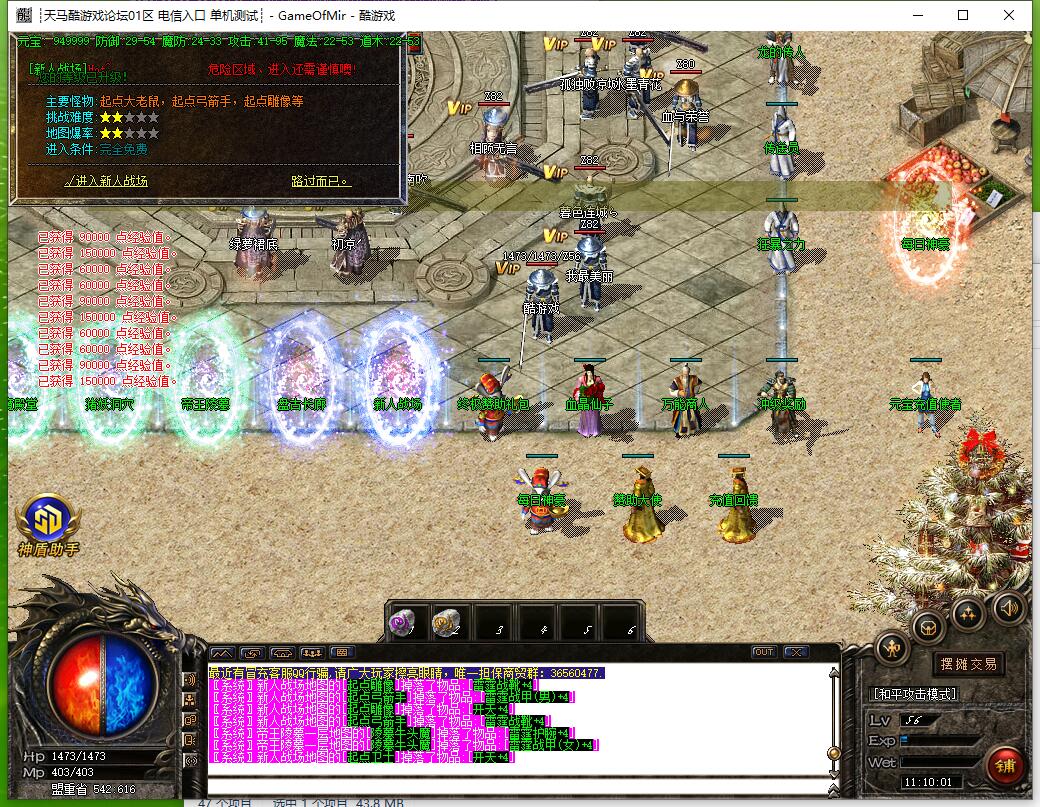Open the character figure round button
Screen dimensions: 1040x807
(892, 648)
